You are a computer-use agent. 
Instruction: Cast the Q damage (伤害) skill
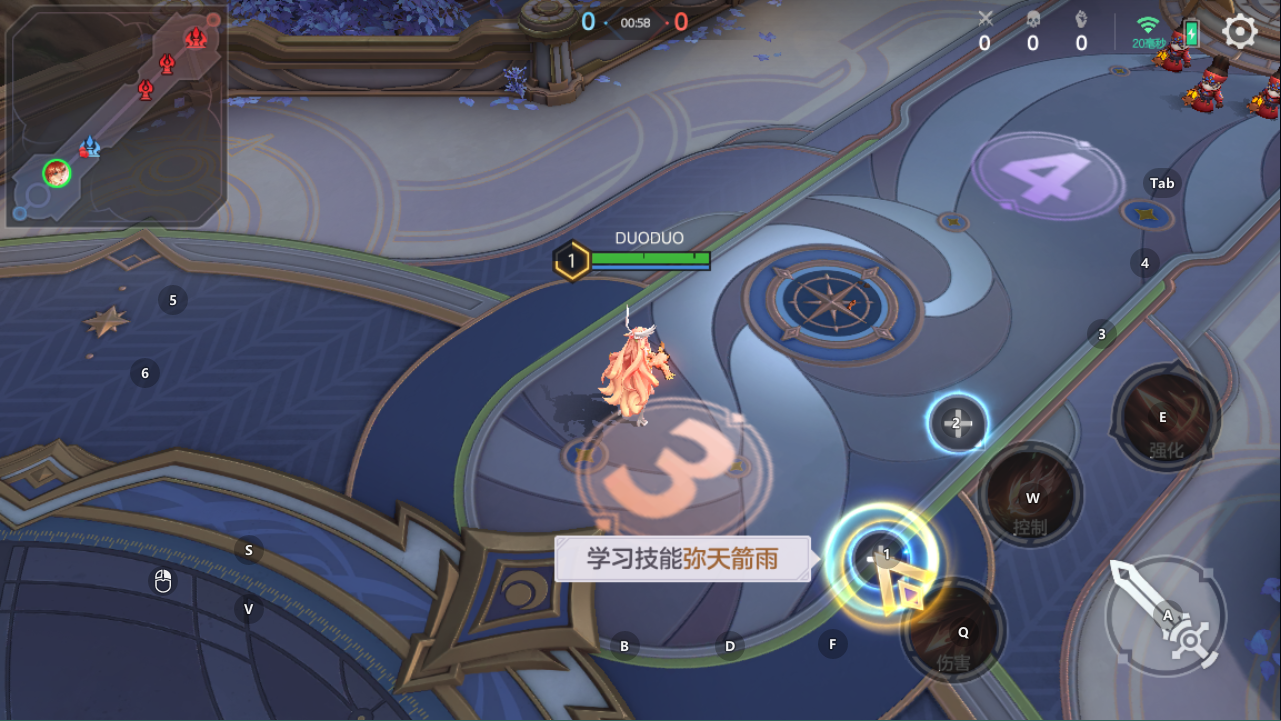pyautogui.click(x=962, y=632)
